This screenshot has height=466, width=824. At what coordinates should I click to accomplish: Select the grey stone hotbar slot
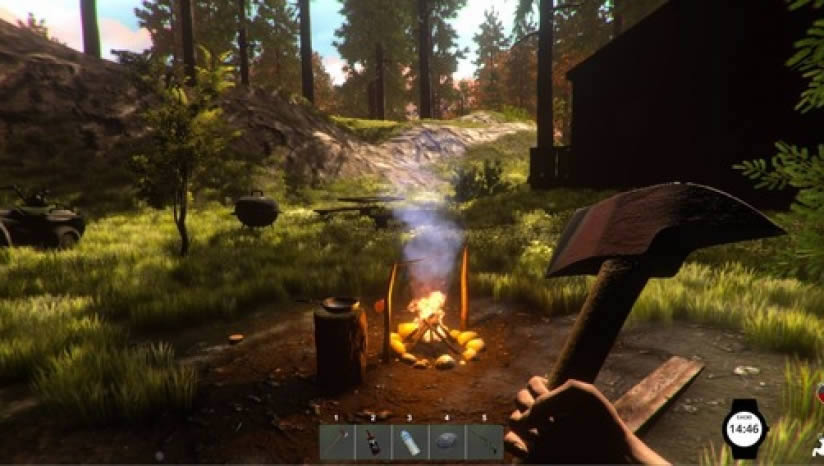[446, 441]
